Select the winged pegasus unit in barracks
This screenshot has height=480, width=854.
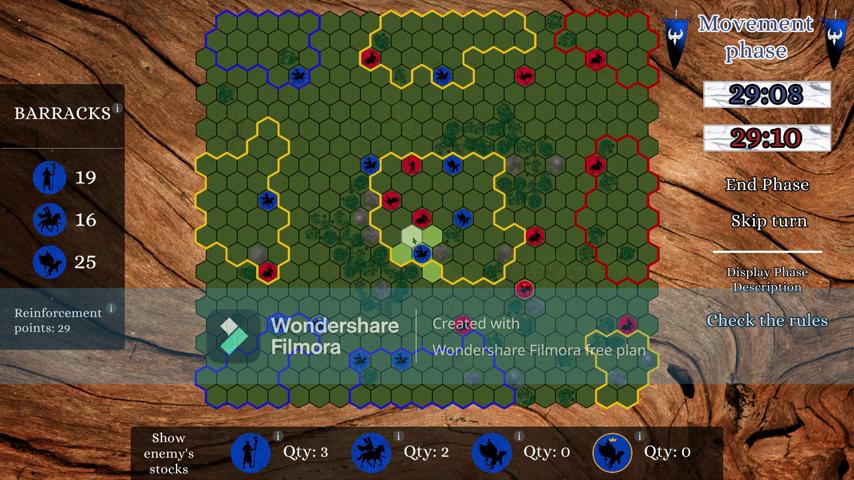pyautogui.click(x=49, y=262)
